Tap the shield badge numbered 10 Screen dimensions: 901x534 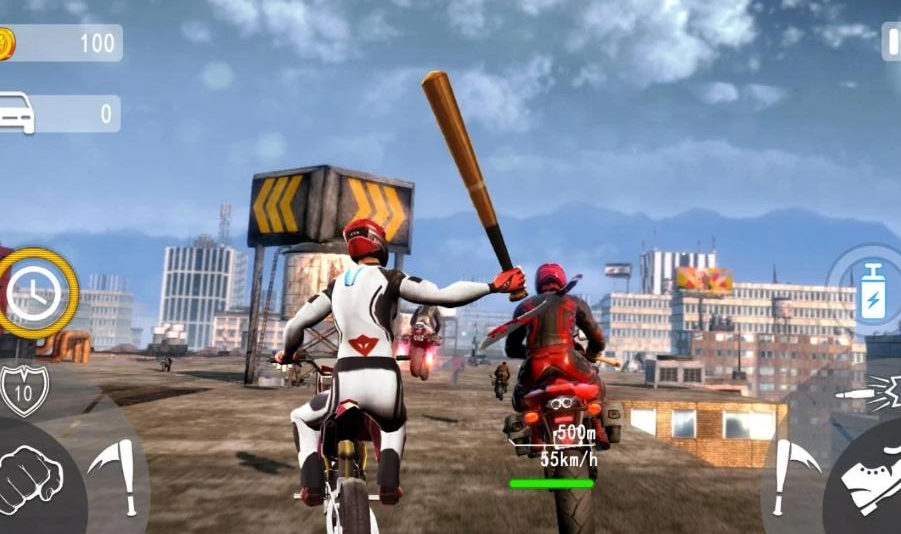[23, 387]
